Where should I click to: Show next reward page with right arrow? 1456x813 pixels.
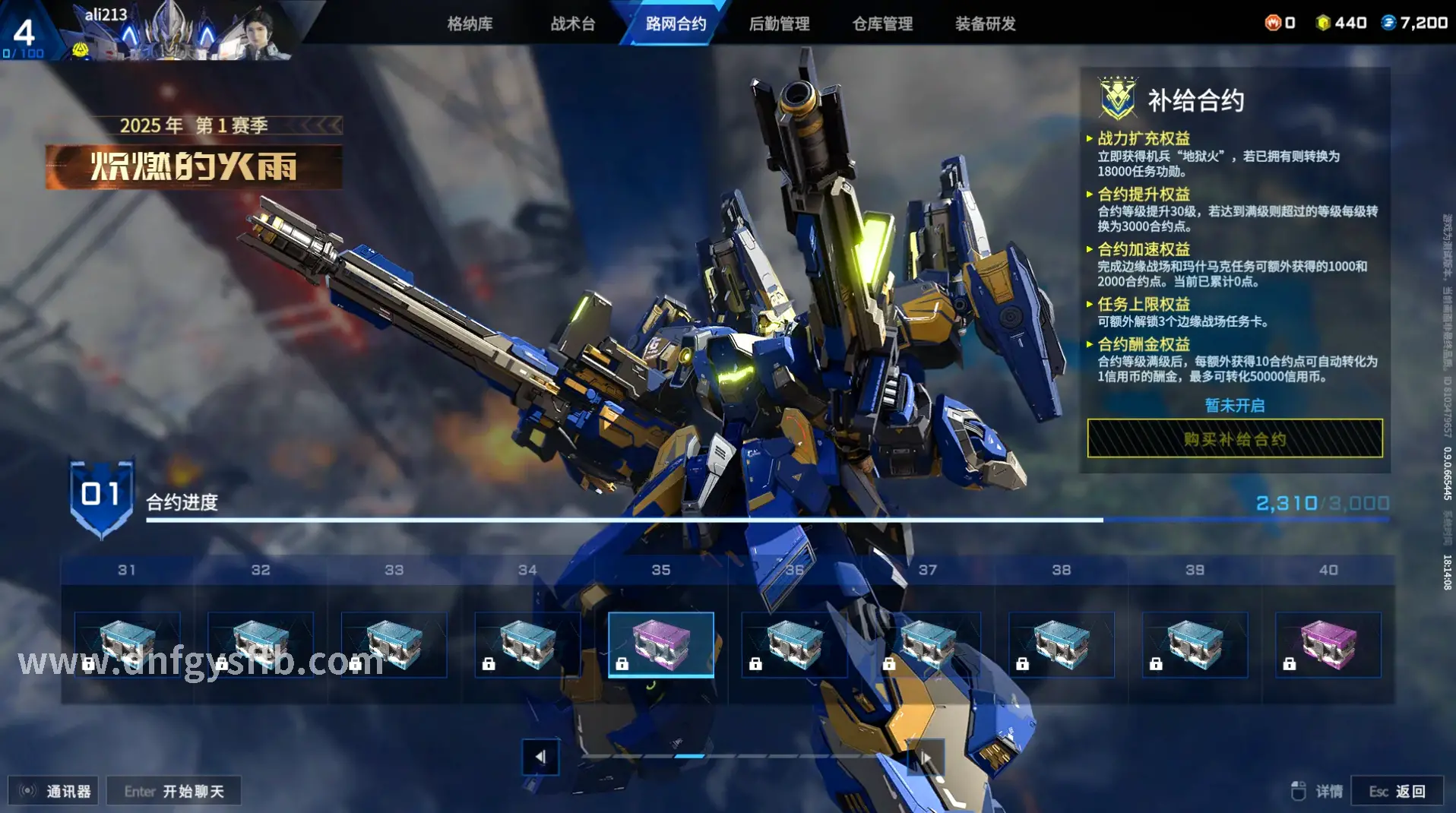[926, 757]
